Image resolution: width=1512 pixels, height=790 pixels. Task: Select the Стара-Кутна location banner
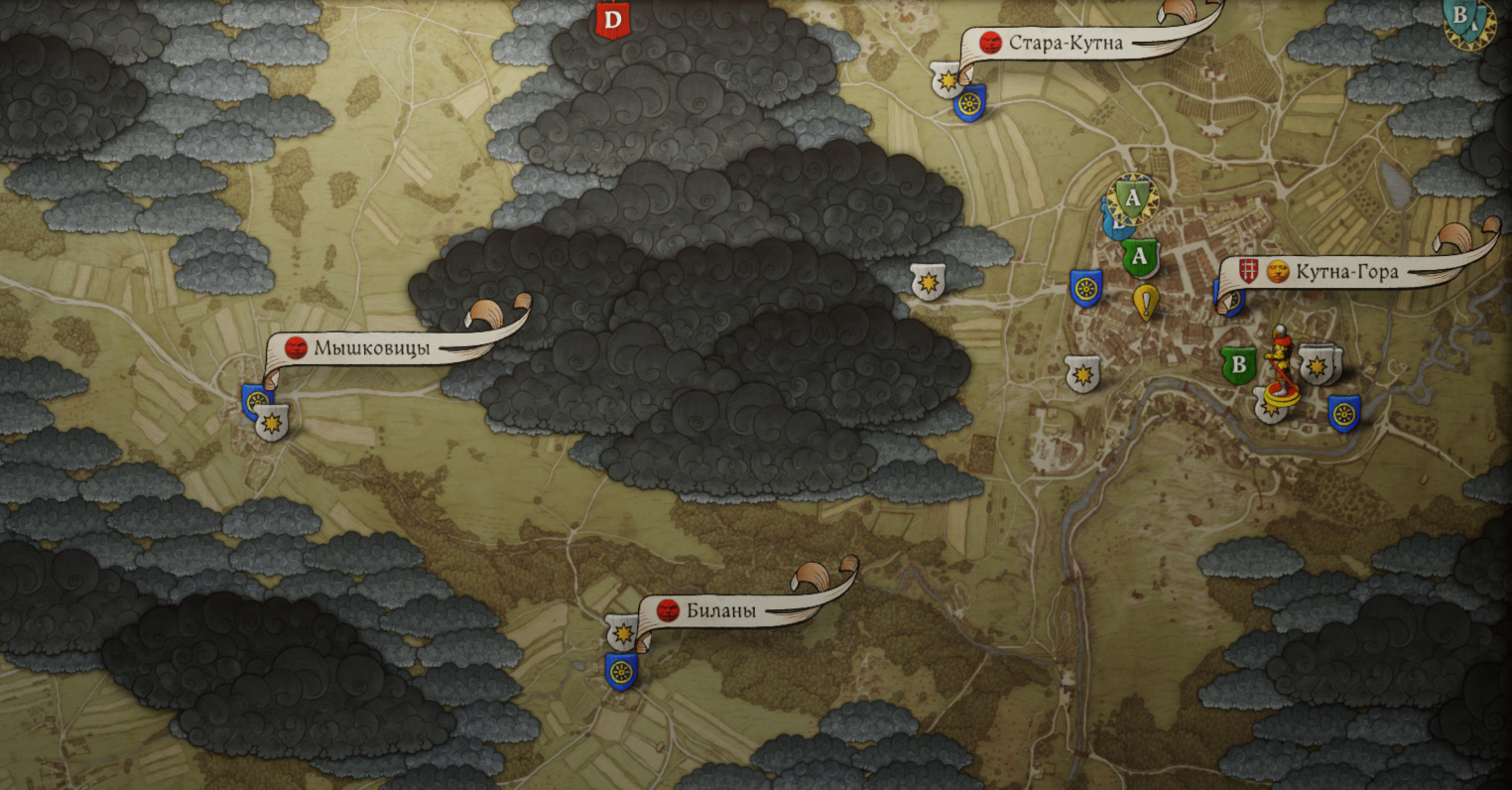(1066, 43)
